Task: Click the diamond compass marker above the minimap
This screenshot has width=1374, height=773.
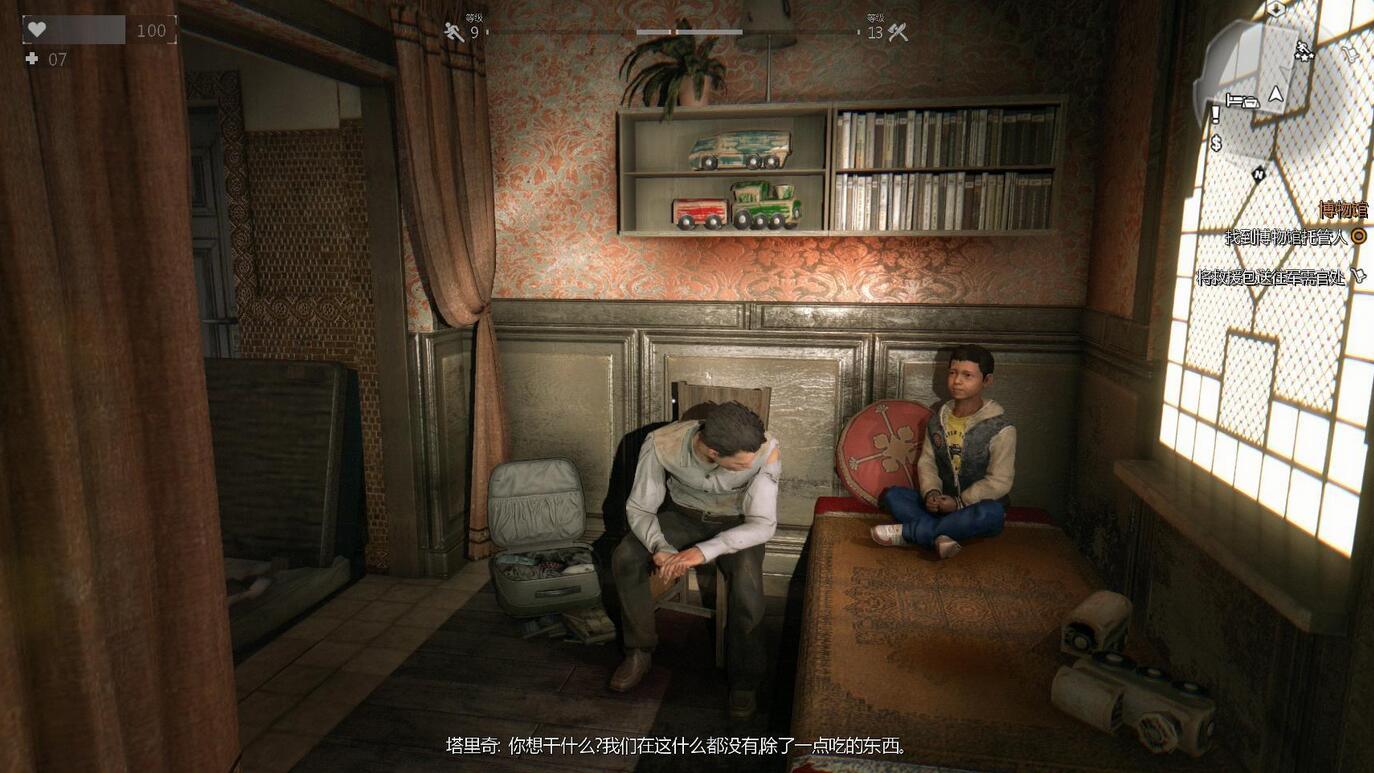Action: pos(1276,9)
